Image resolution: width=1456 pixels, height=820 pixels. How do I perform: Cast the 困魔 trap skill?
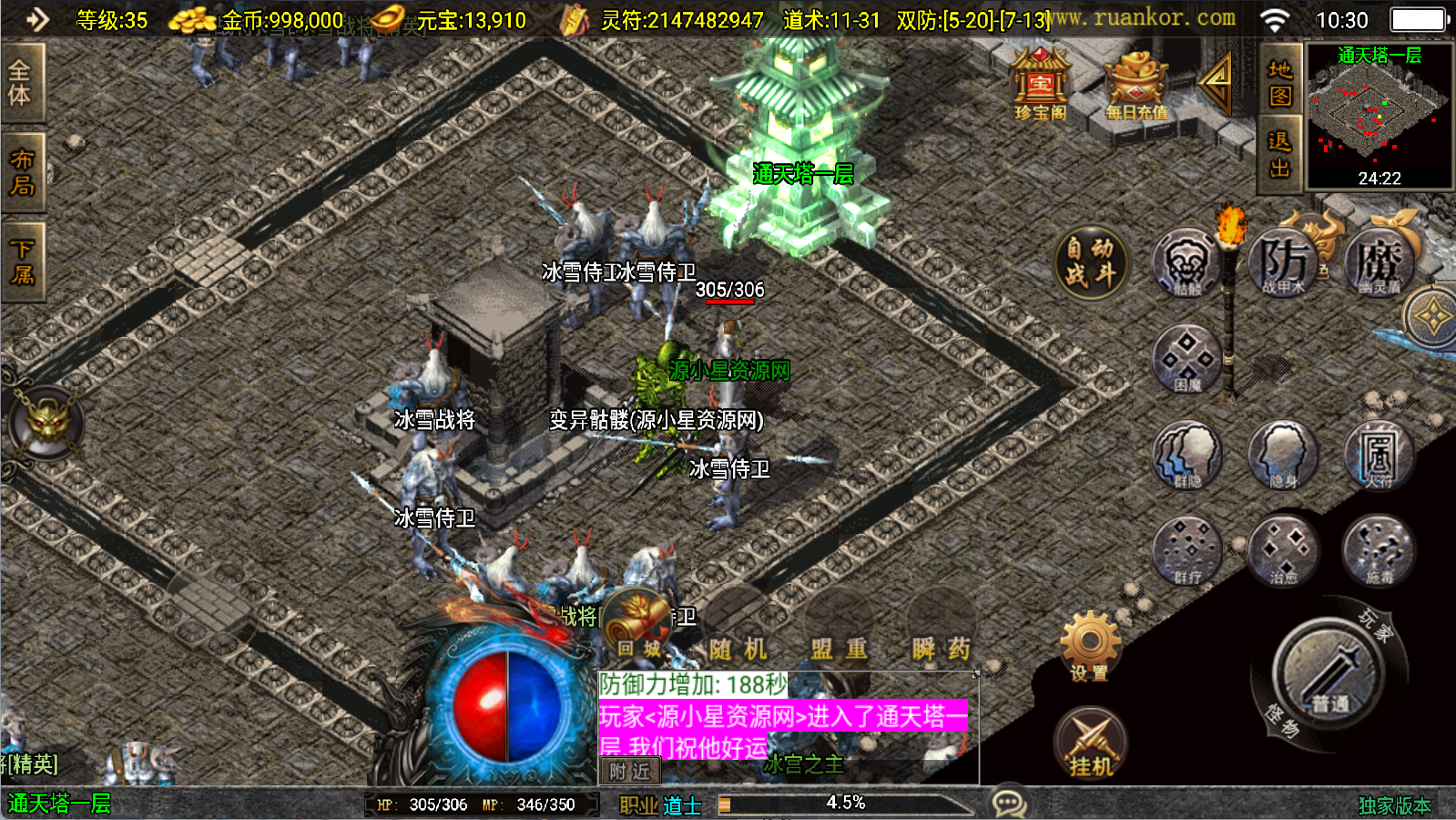(1186, 359)
